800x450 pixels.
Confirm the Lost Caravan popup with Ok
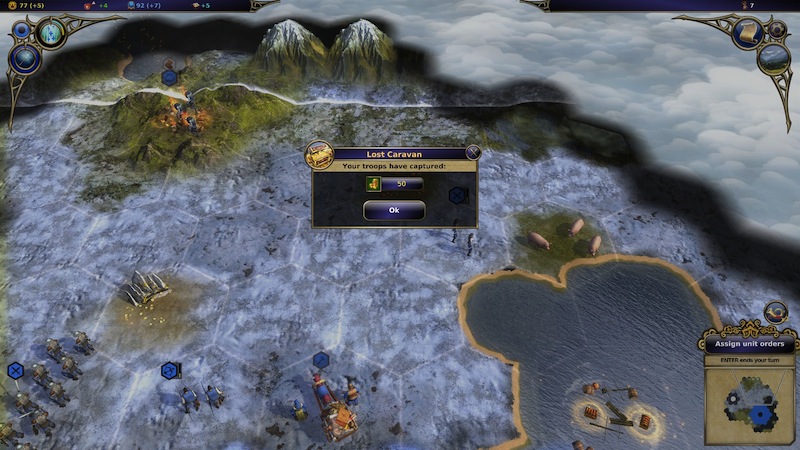[393, 210]
